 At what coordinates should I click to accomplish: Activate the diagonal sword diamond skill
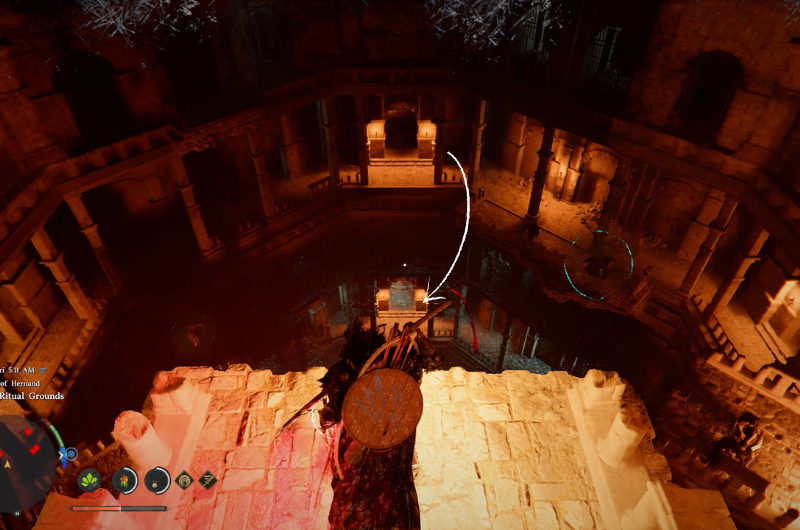pos(208,480)
